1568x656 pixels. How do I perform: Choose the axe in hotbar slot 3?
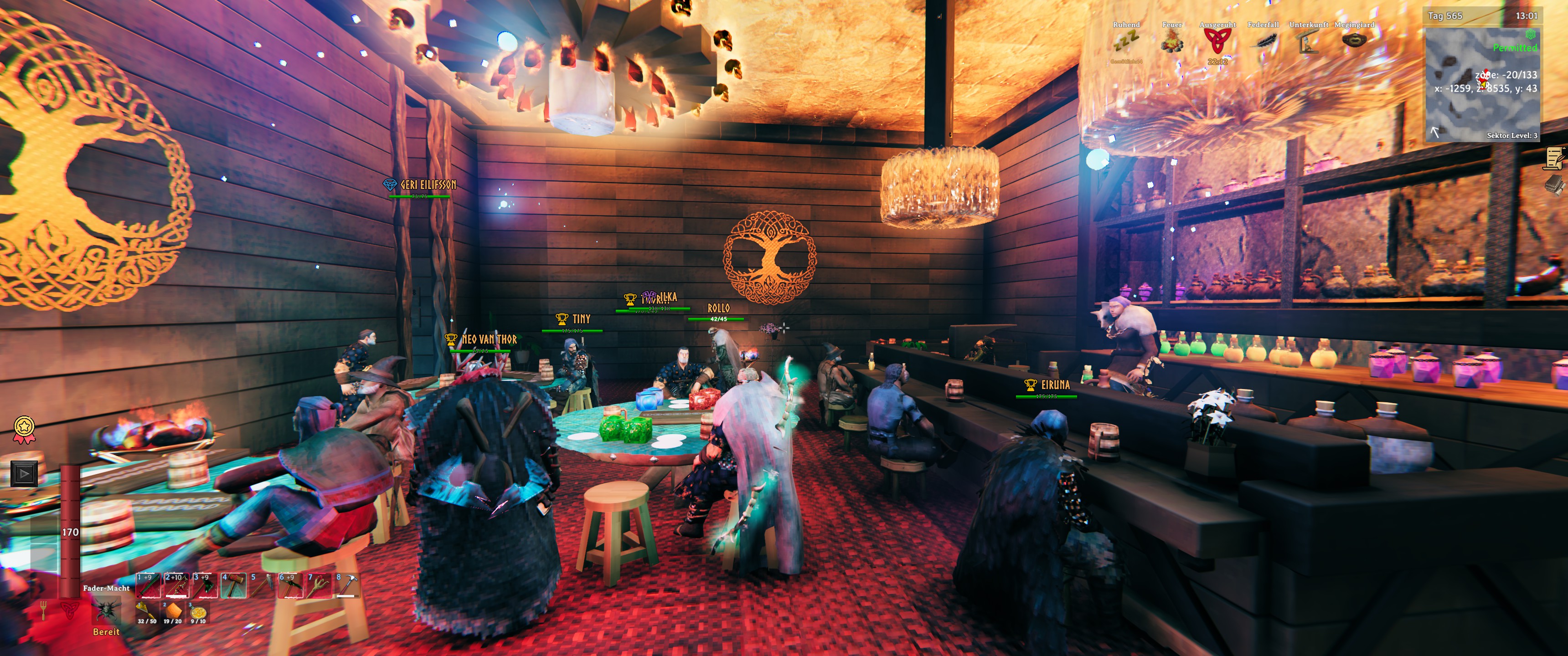[x=205, y=585]
